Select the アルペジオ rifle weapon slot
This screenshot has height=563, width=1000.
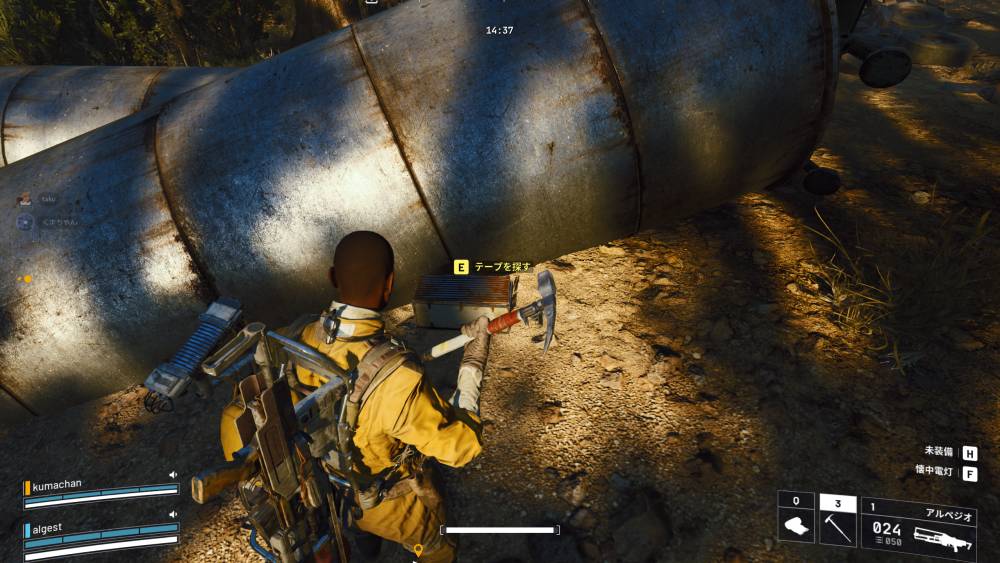[918, 529]
